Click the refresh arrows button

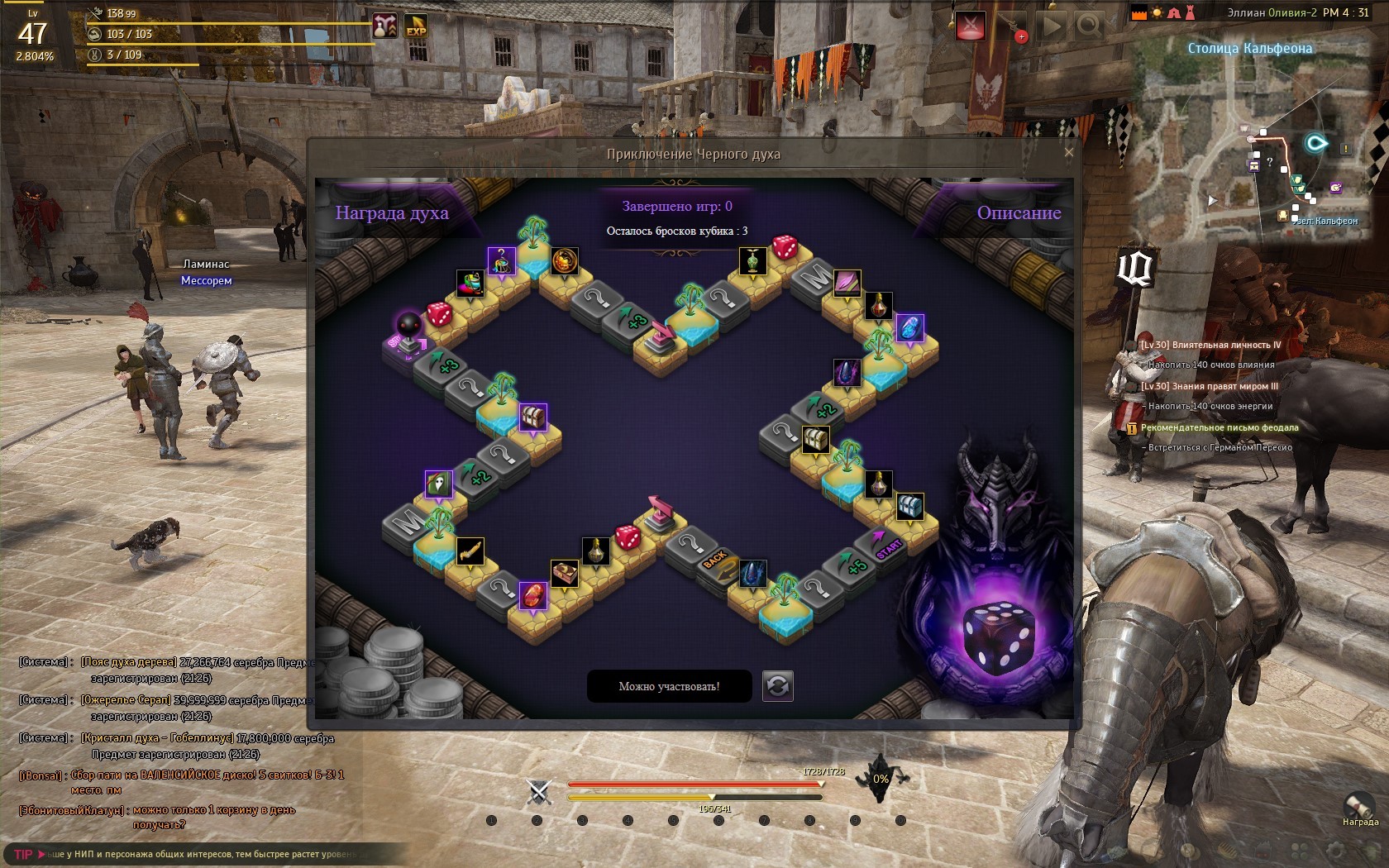[x=777, y=686]
